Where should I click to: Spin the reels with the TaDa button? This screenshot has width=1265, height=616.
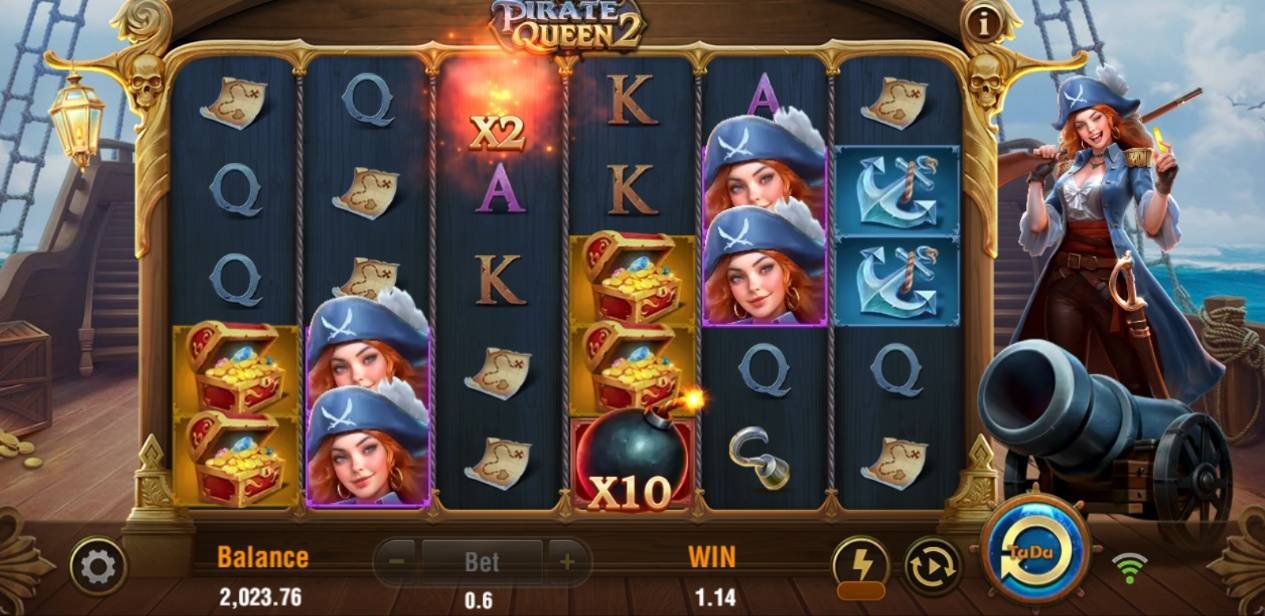pyautogui.click(x=1035, y=549)
